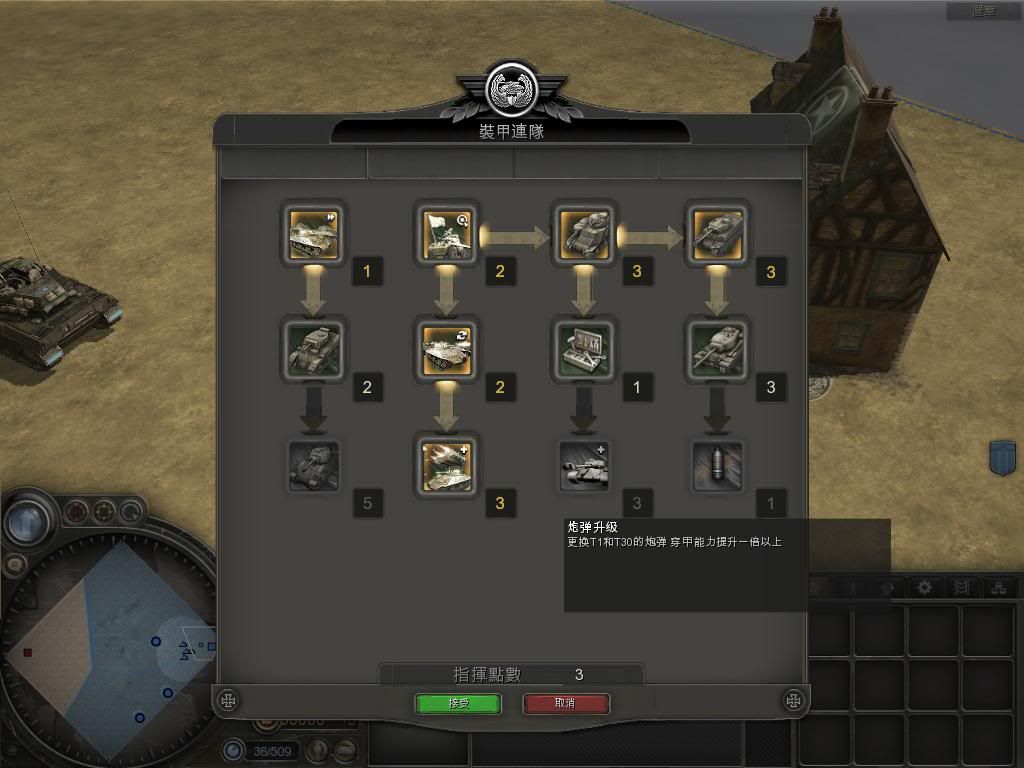This screenshot has height=768, width=1024.
Task: Pick the heavy tank upgrade in top-right column
Action: (717, 233)
